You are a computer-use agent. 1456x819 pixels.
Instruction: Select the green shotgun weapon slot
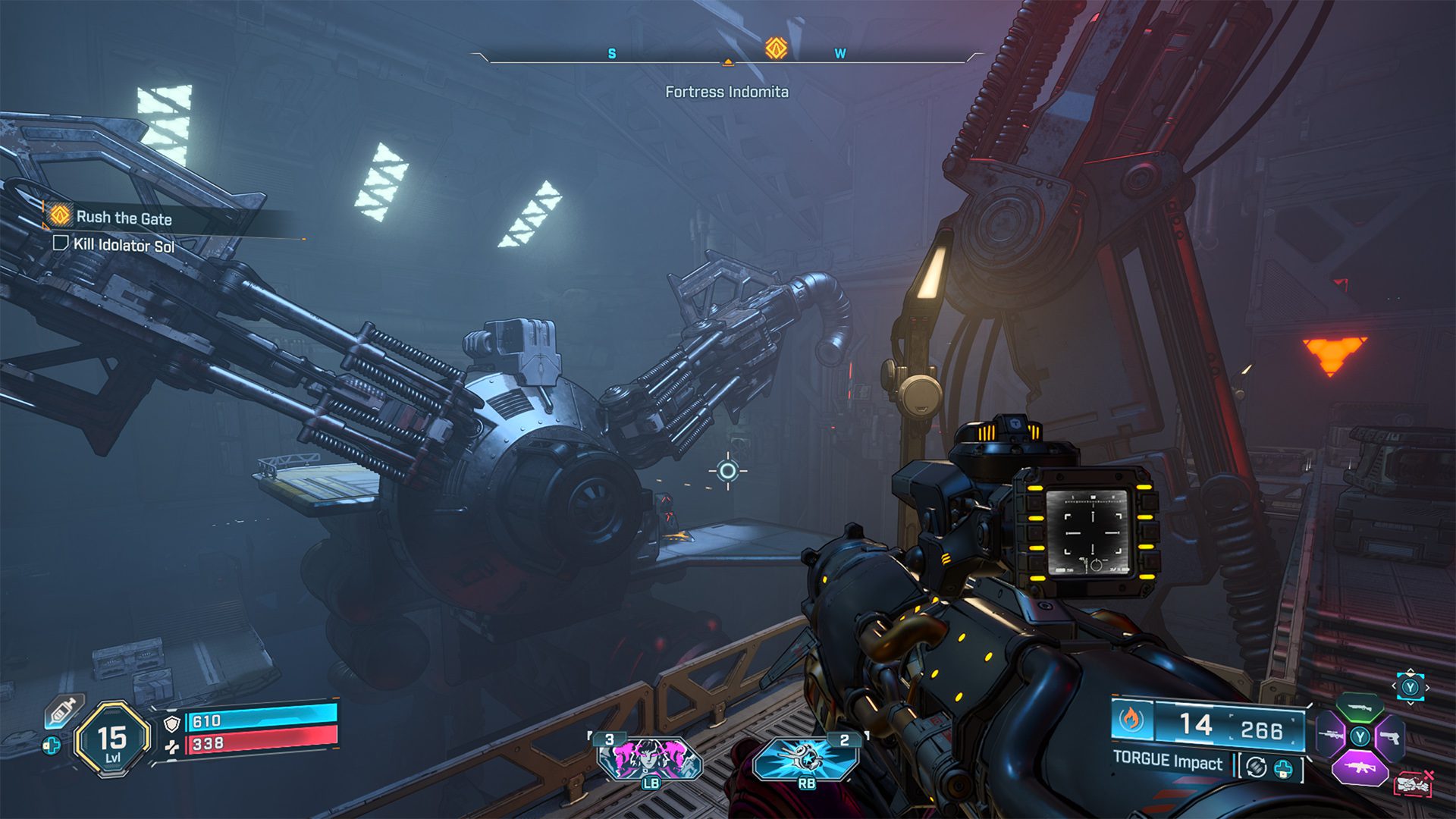(x=1359, y=708)
